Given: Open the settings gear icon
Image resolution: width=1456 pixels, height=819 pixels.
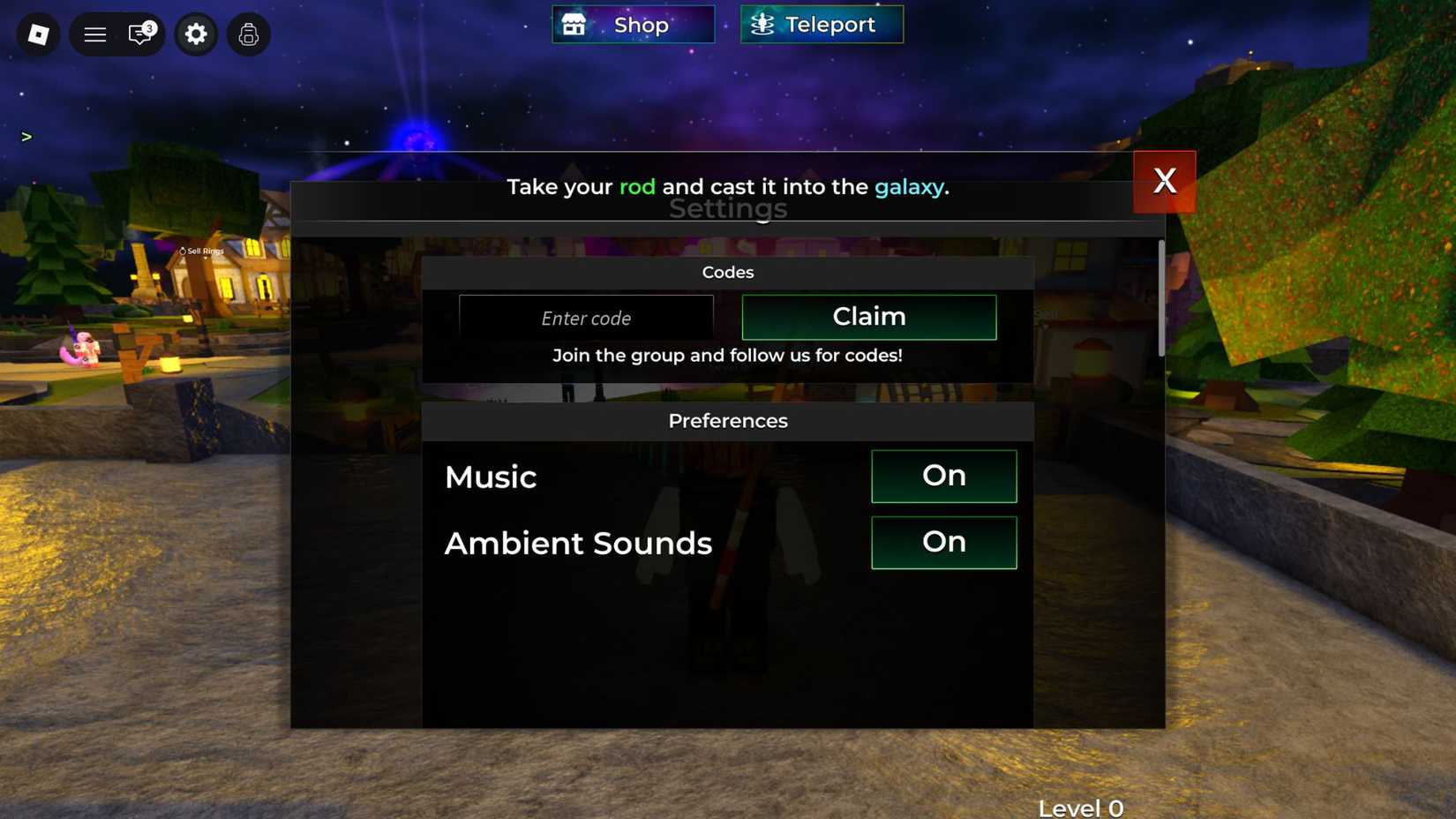Looking at the screenshot, I should 196,34.
